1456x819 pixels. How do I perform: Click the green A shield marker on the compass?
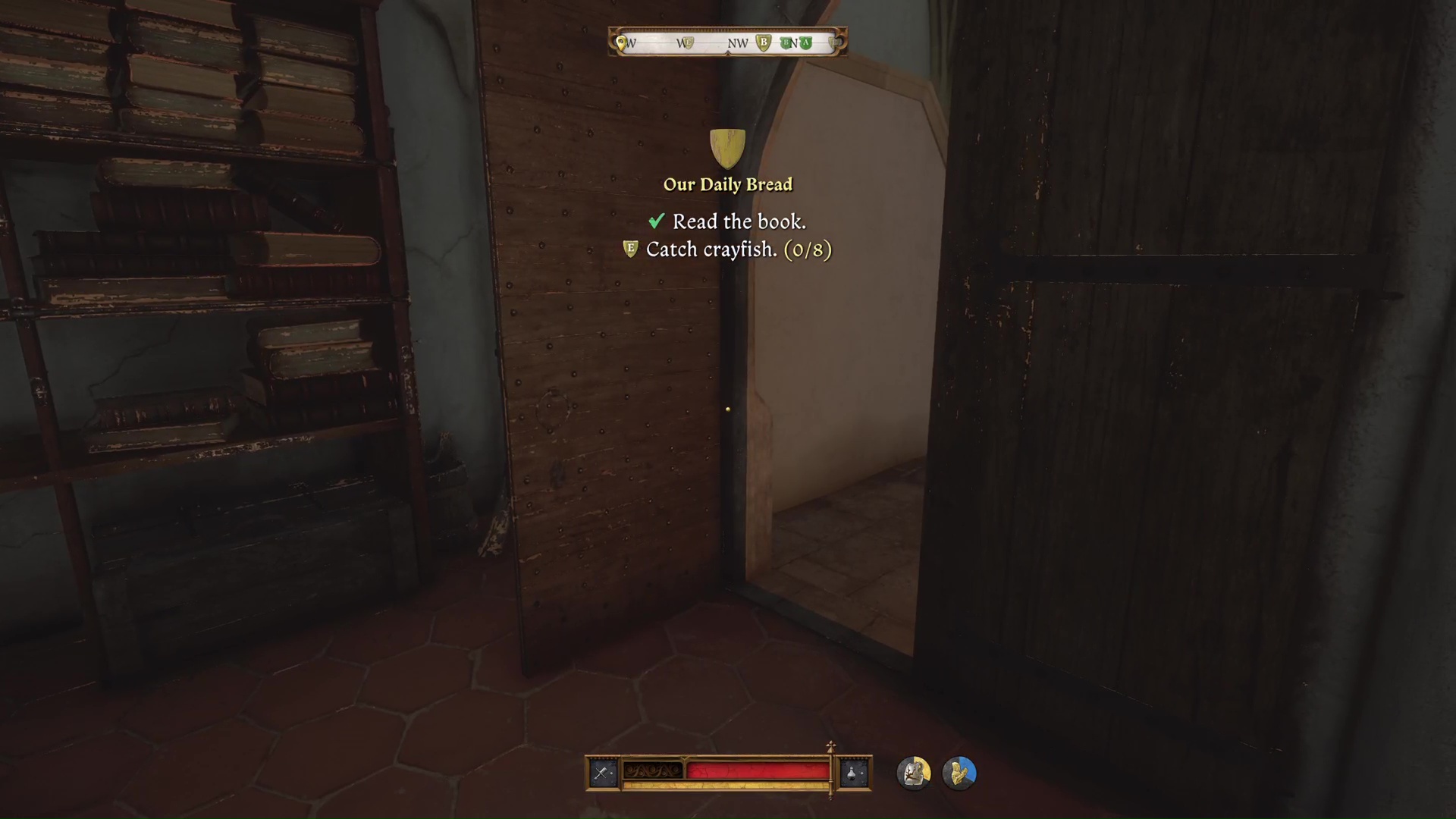tap(805, 42)
